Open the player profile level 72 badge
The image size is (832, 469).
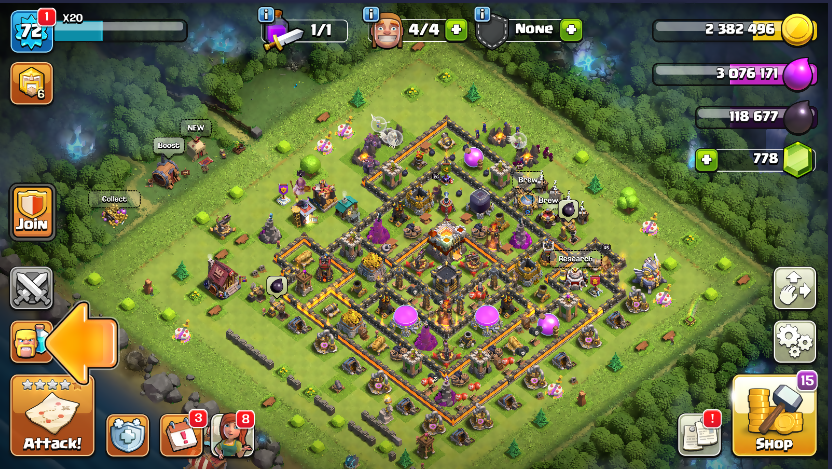click(x=30, y=31)
